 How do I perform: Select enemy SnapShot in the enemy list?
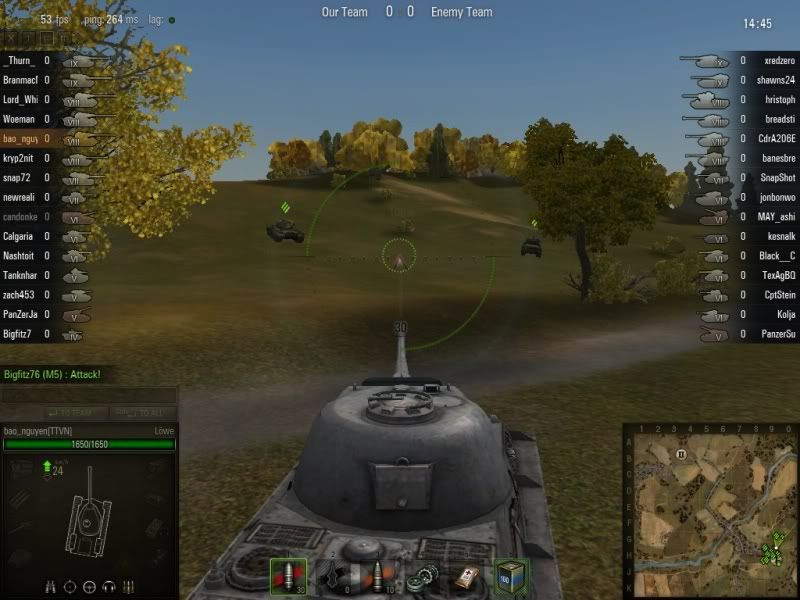[x=777, y=178]
